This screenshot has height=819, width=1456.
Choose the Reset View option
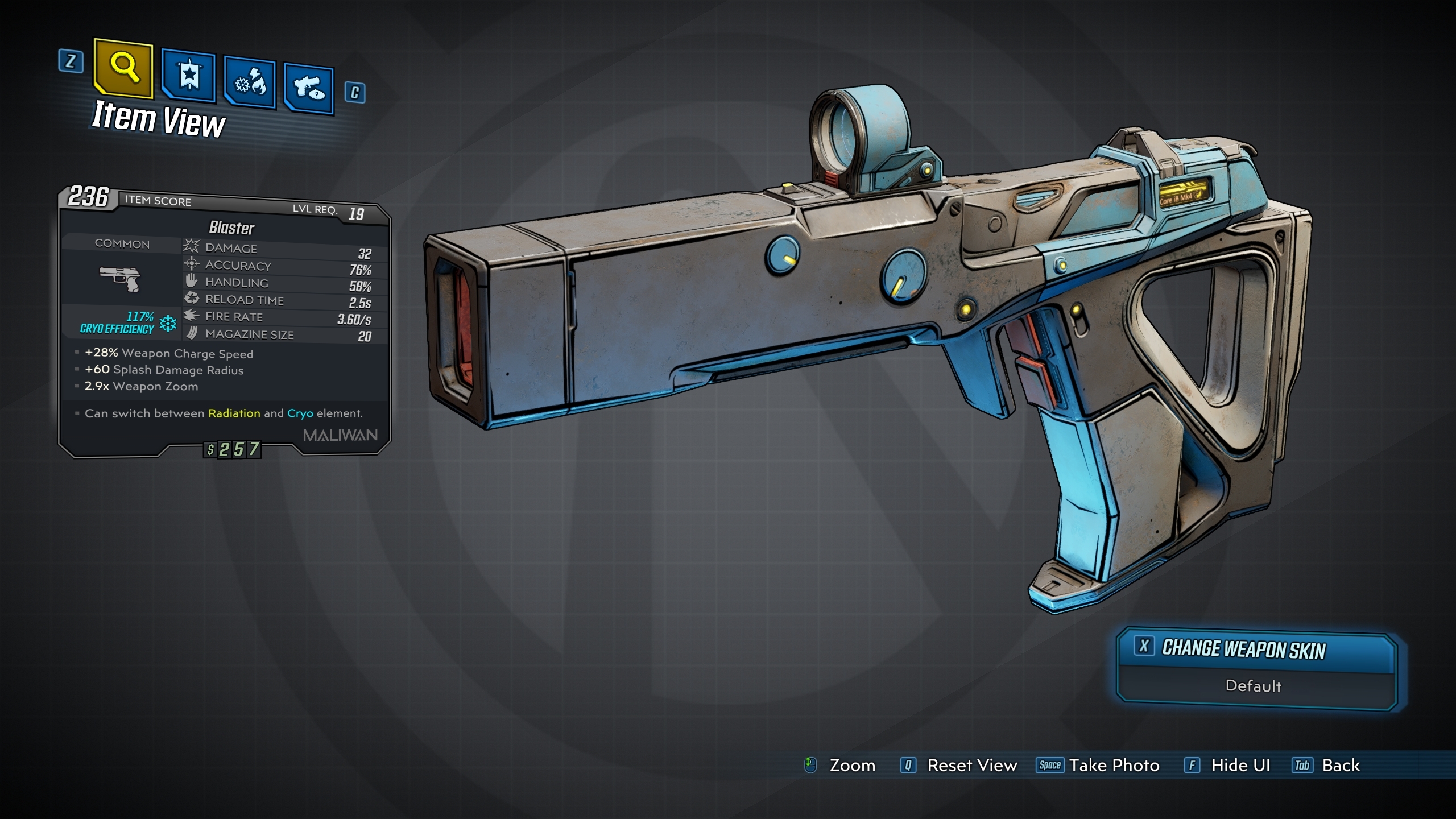(x=959, y=766)
